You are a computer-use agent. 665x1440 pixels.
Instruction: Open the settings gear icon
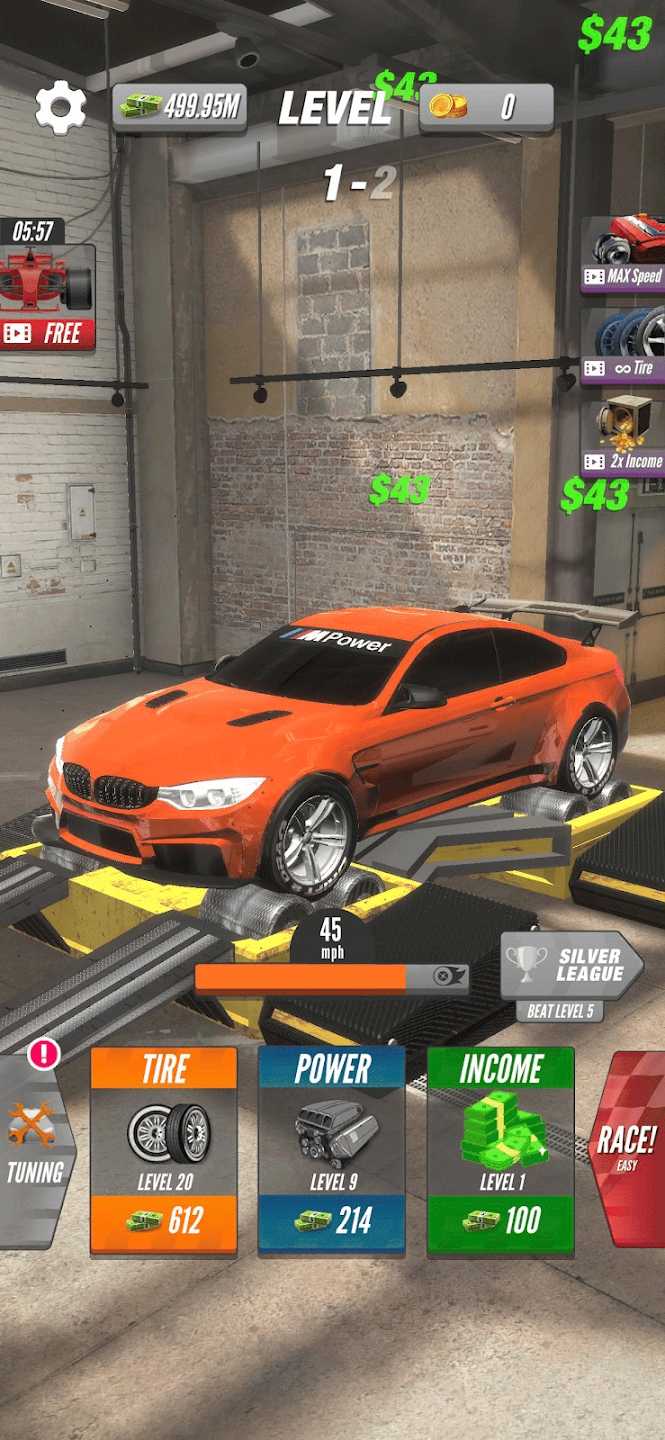coord(60,108)
